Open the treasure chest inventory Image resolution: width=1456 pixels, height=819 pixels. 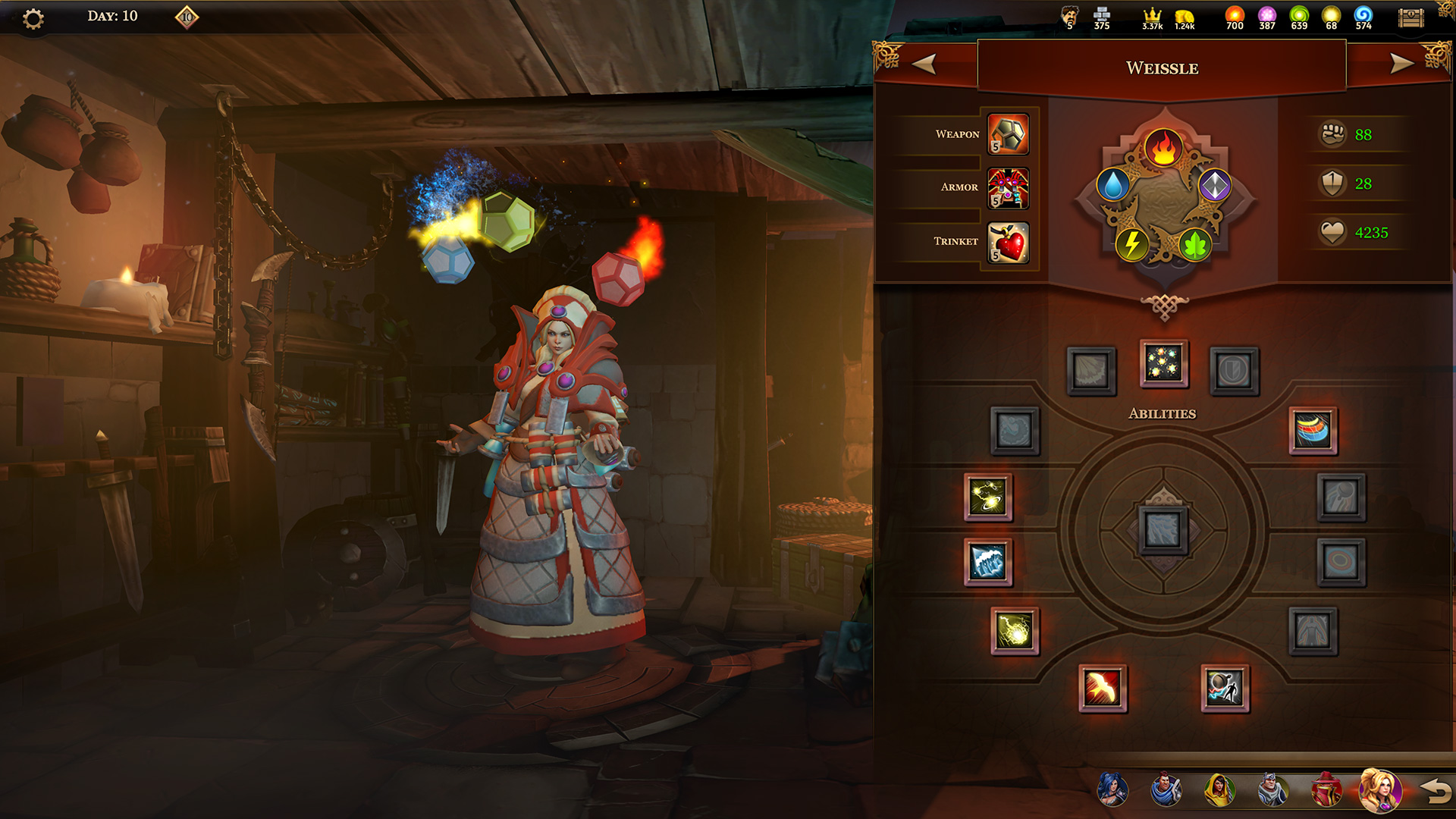1410,18
